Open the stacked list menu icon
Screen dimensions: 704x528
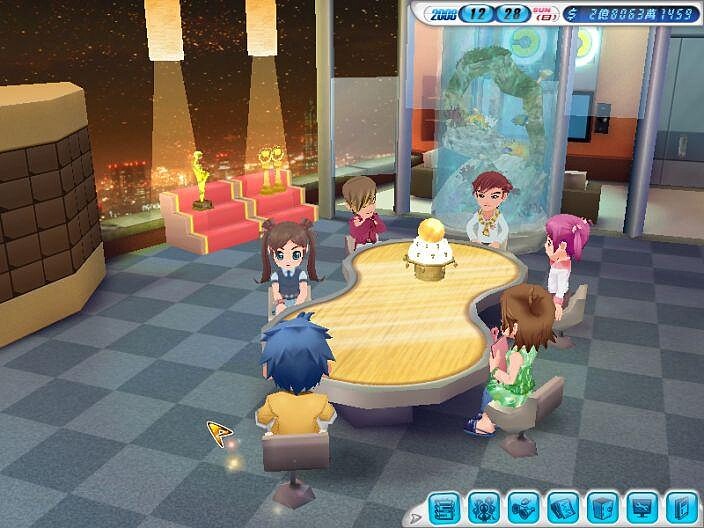tap(445, 507)
